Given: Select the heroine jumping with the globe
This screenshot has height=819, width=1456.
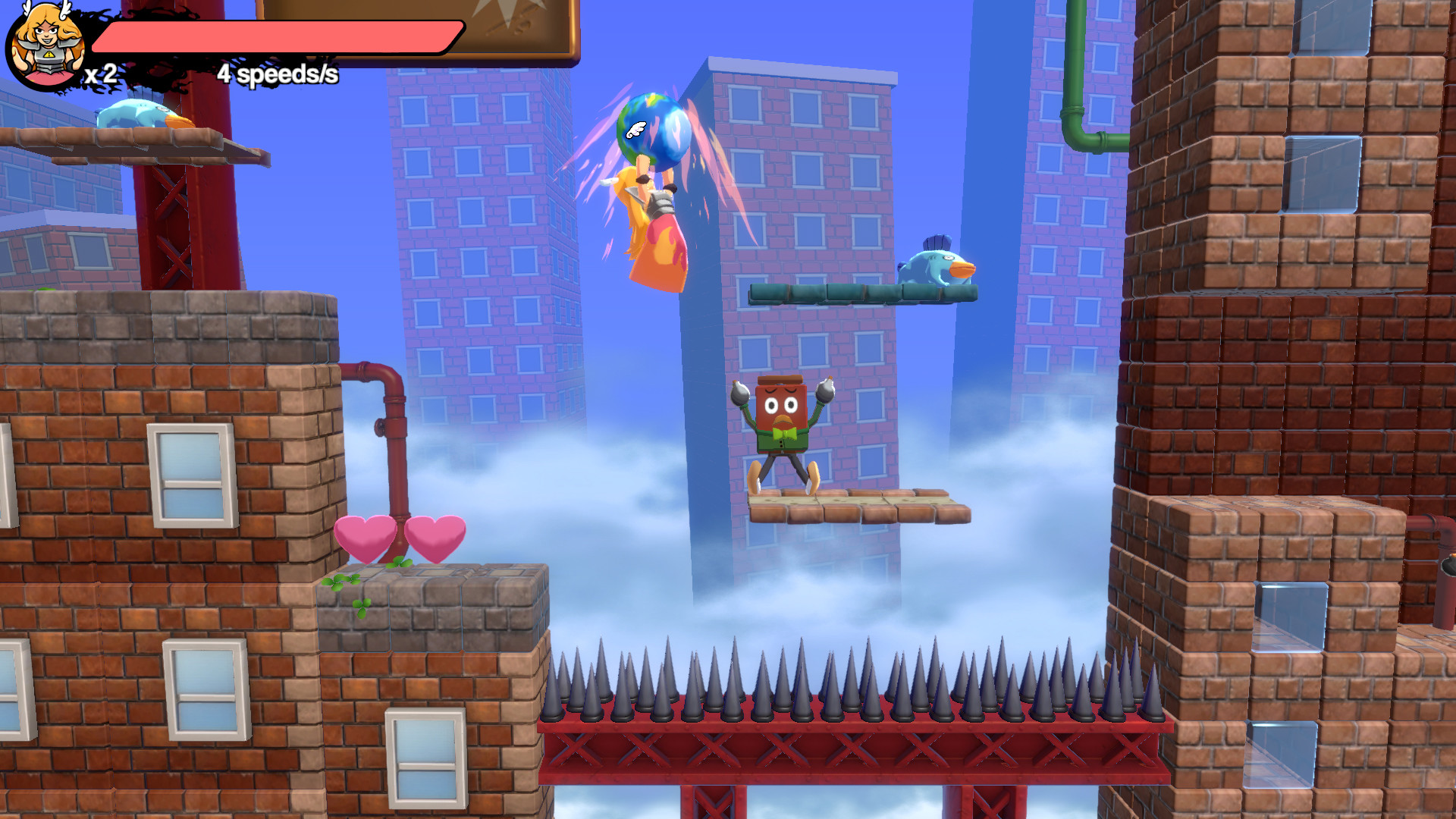Looking at the screenshot, I should pyautogui.click(x=656, y=227).
